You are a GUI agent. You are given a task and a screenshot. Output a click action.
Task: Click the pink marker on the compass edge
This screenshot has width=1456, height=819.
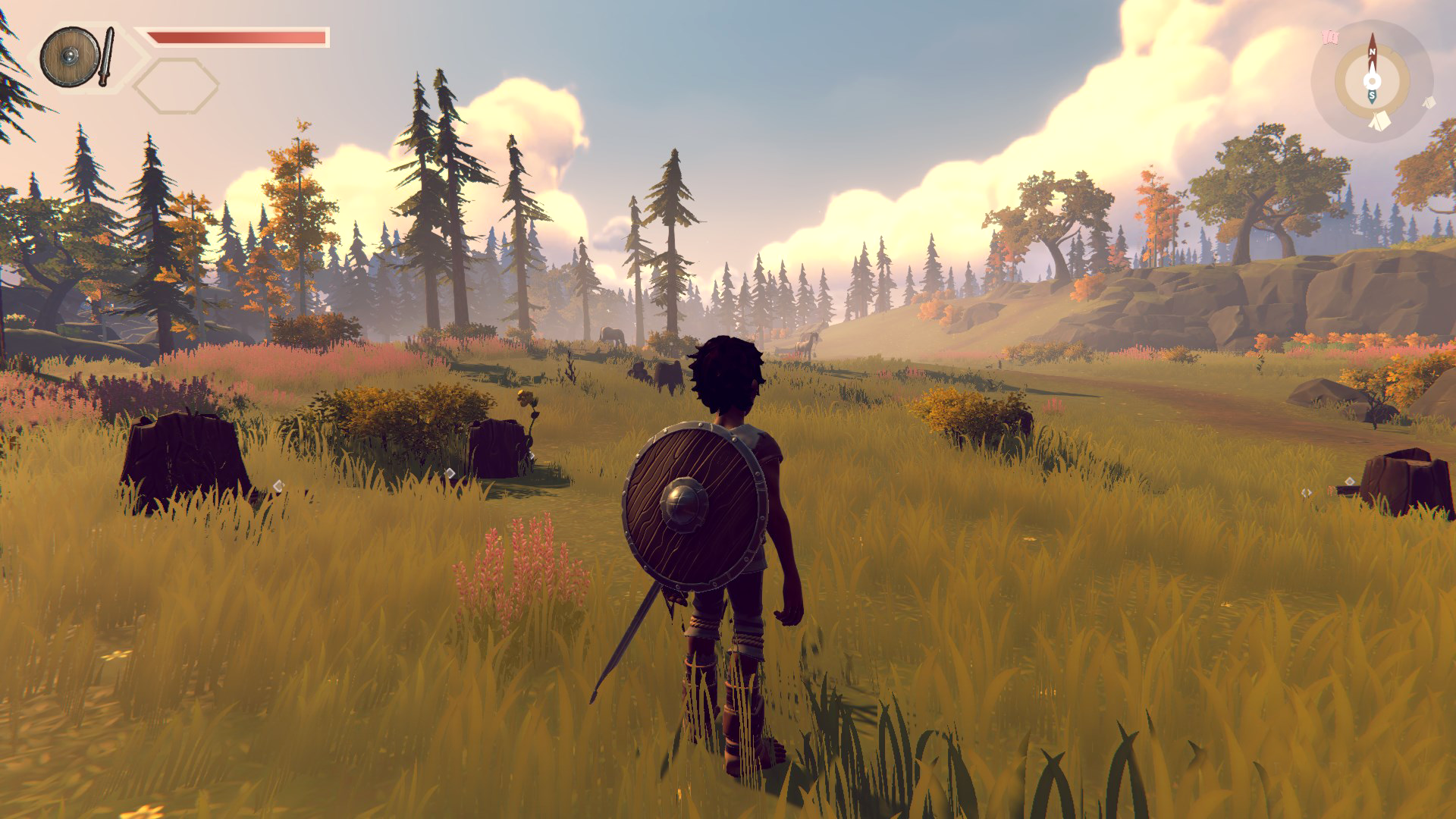click(x=1329, y=36)
